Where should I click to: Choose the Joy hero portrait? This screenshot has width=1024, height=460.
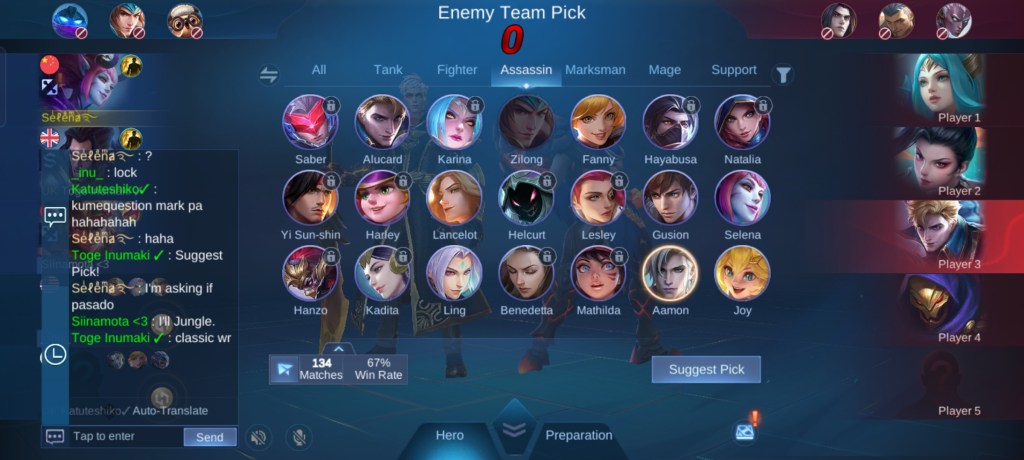pyautogui.click(x=742, y=273)
